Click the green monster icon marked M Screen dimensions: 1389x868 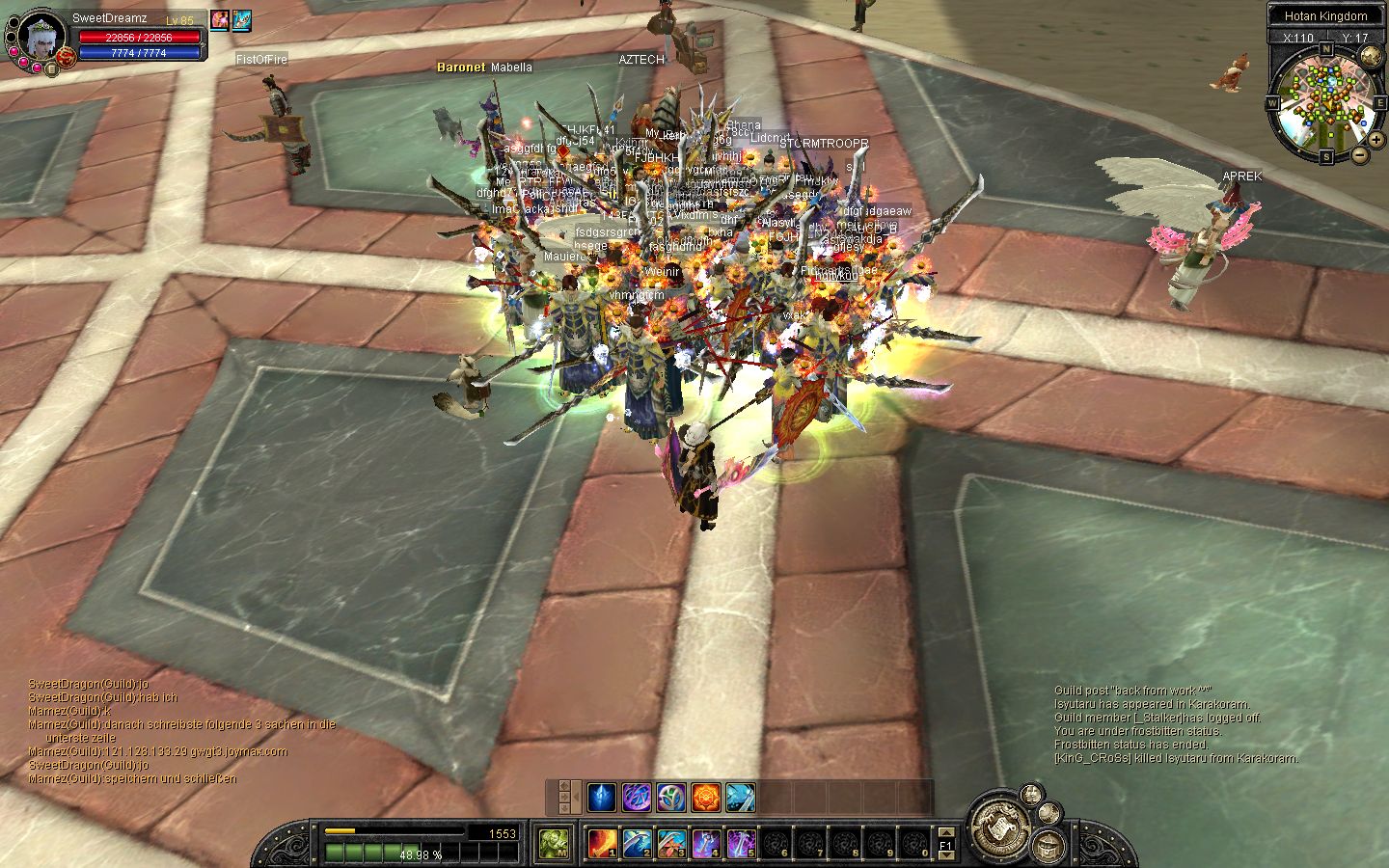pyautogui.click(x=555, y=843)
